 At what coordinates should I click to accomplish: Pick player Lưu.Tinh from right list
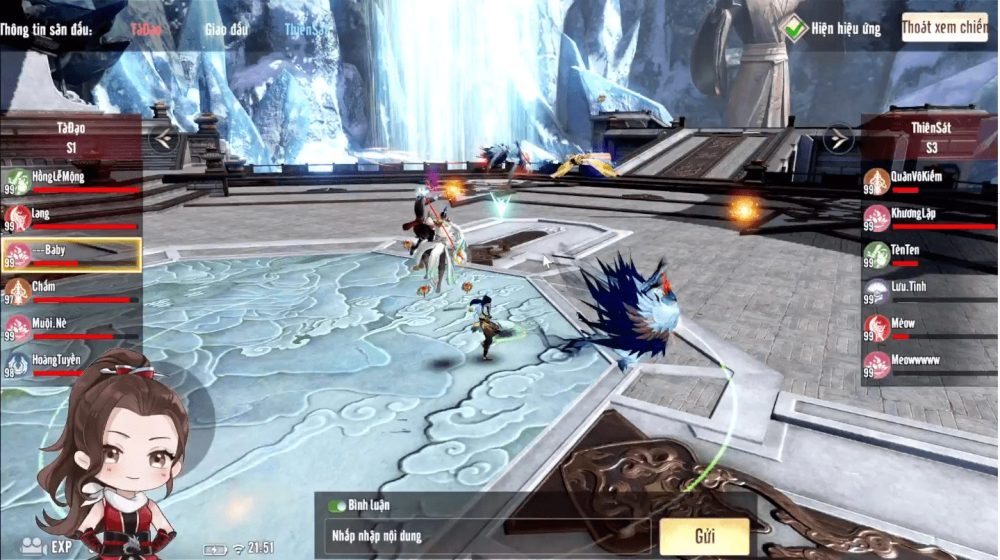coord(929,291)
